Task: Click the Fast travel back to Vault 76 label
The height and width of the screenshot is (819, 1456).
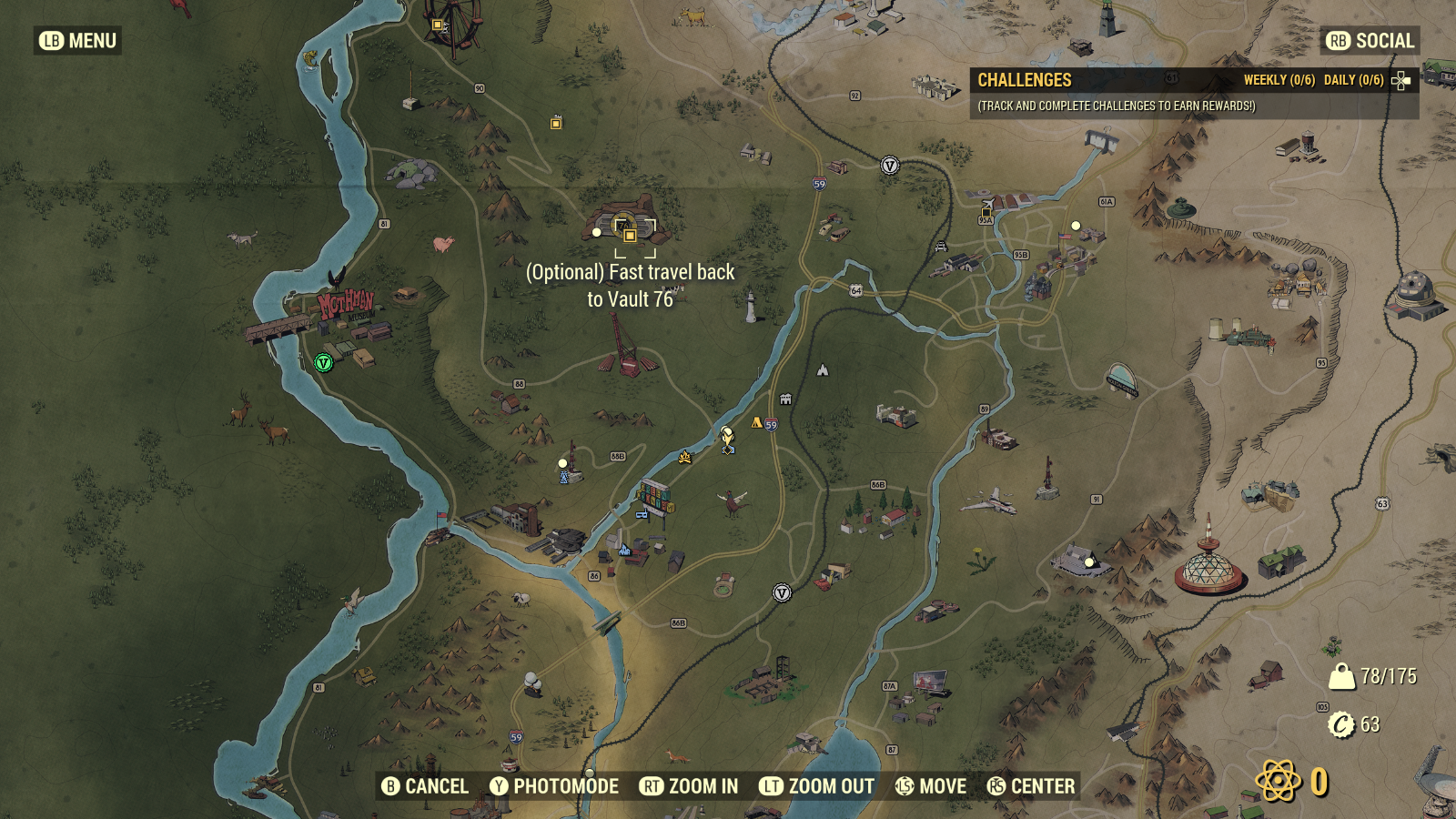Action: pos(632,285)
